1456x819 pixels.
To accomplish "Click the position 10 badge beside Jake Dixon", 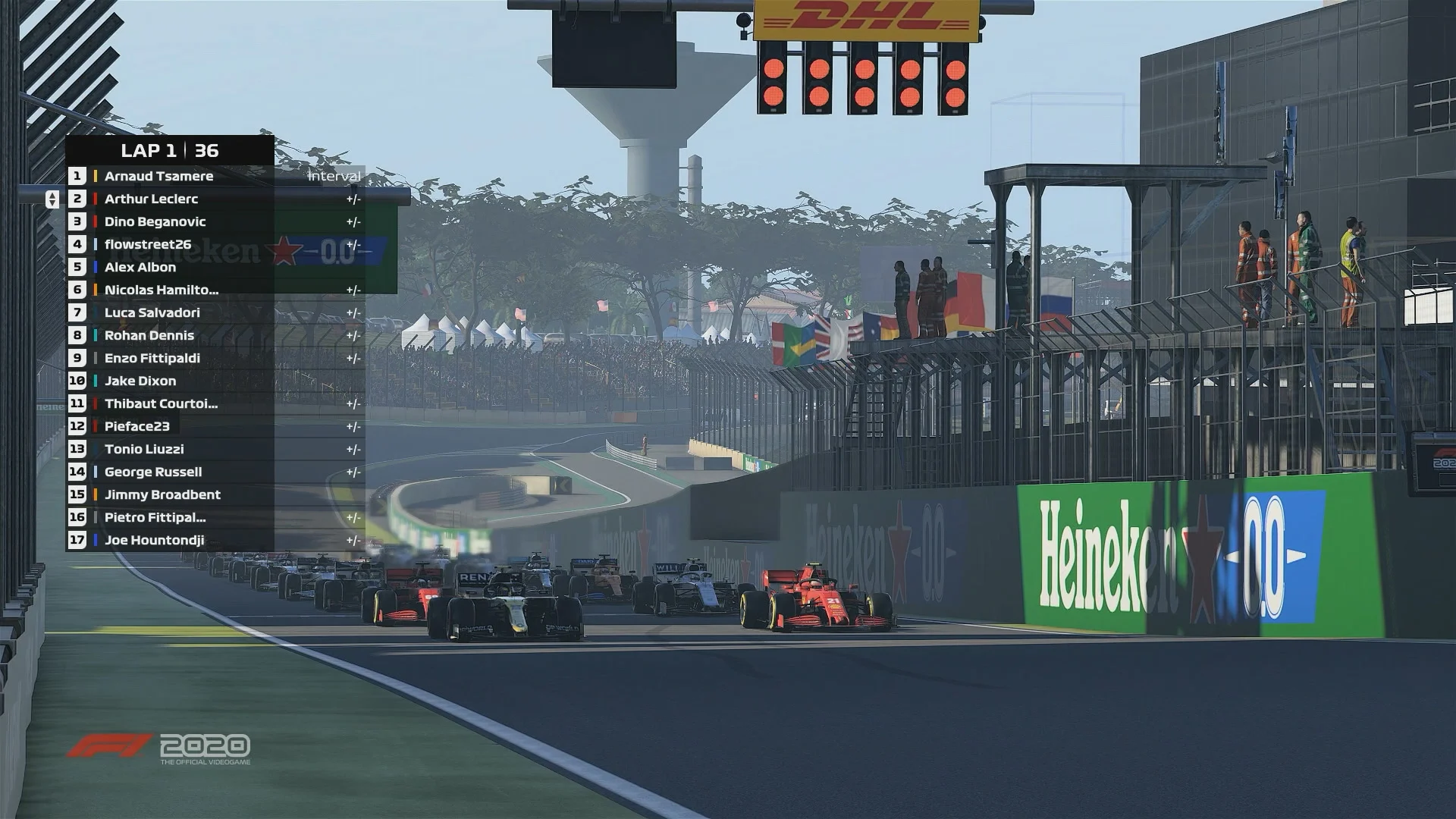I will 77,381.
